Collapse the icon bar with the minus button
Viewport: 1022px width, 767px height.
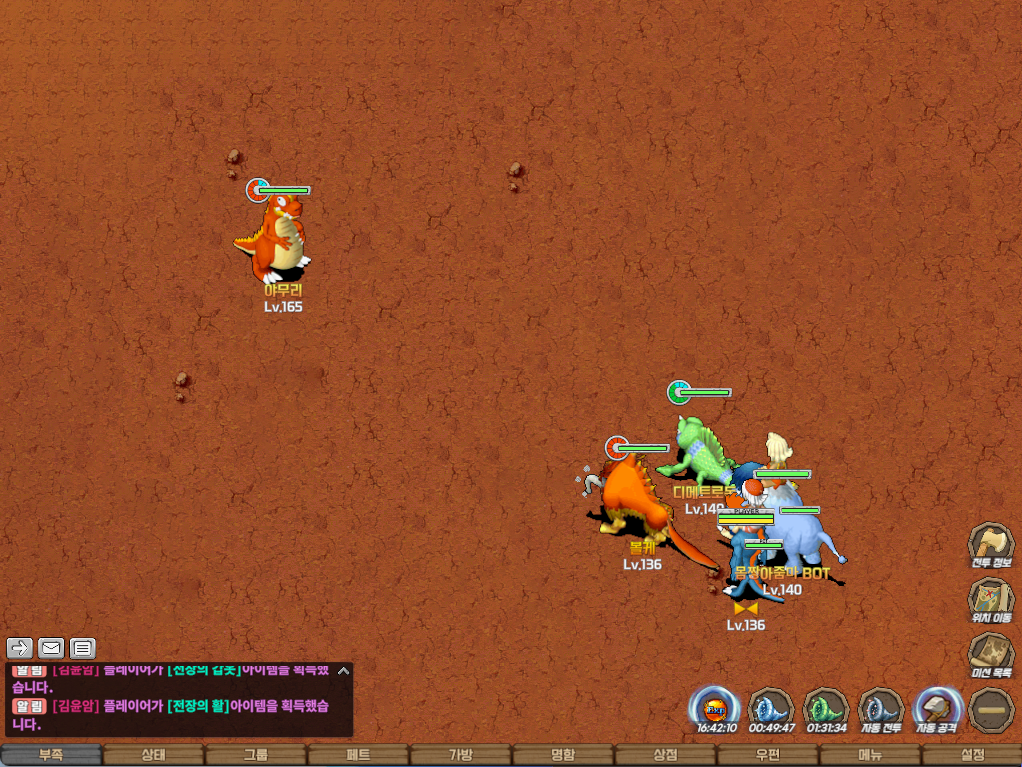point(991,709)
